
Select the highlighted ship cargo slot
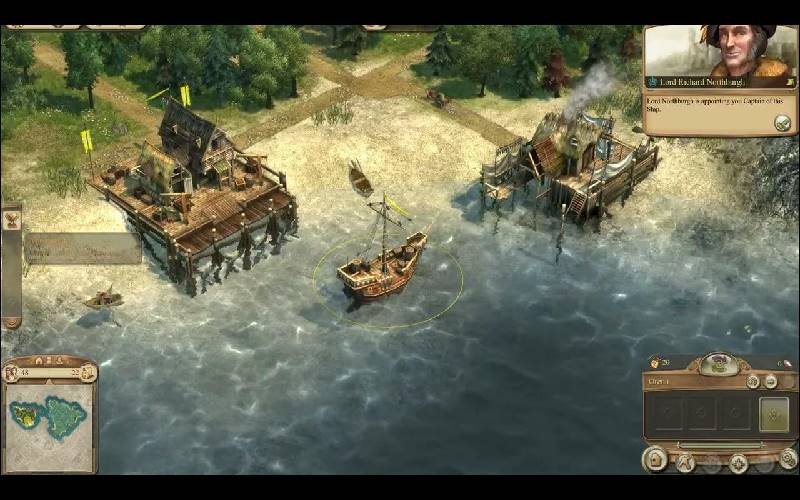(x=772, y=413)
